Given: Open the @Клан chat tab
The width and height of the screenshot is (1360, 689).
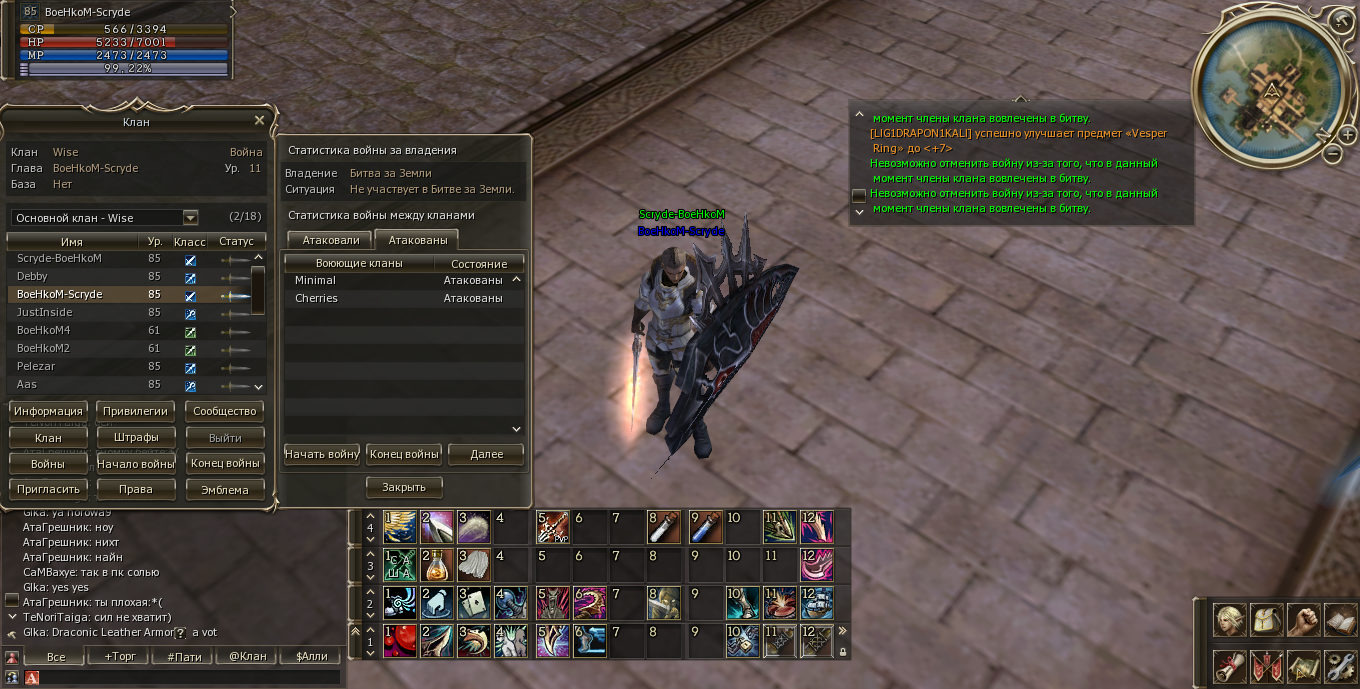Looking at the screenshot, I should click(x=248, y=657).
